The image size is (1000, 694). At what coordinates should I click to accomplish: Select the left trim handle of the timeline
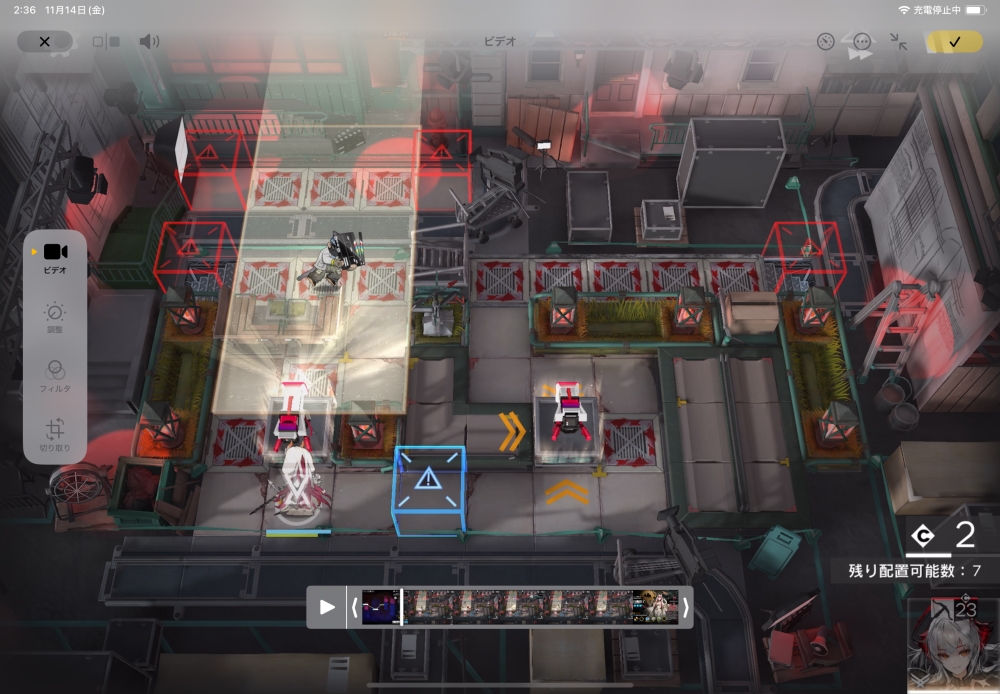pyautogui.click(x=354, y=607)
